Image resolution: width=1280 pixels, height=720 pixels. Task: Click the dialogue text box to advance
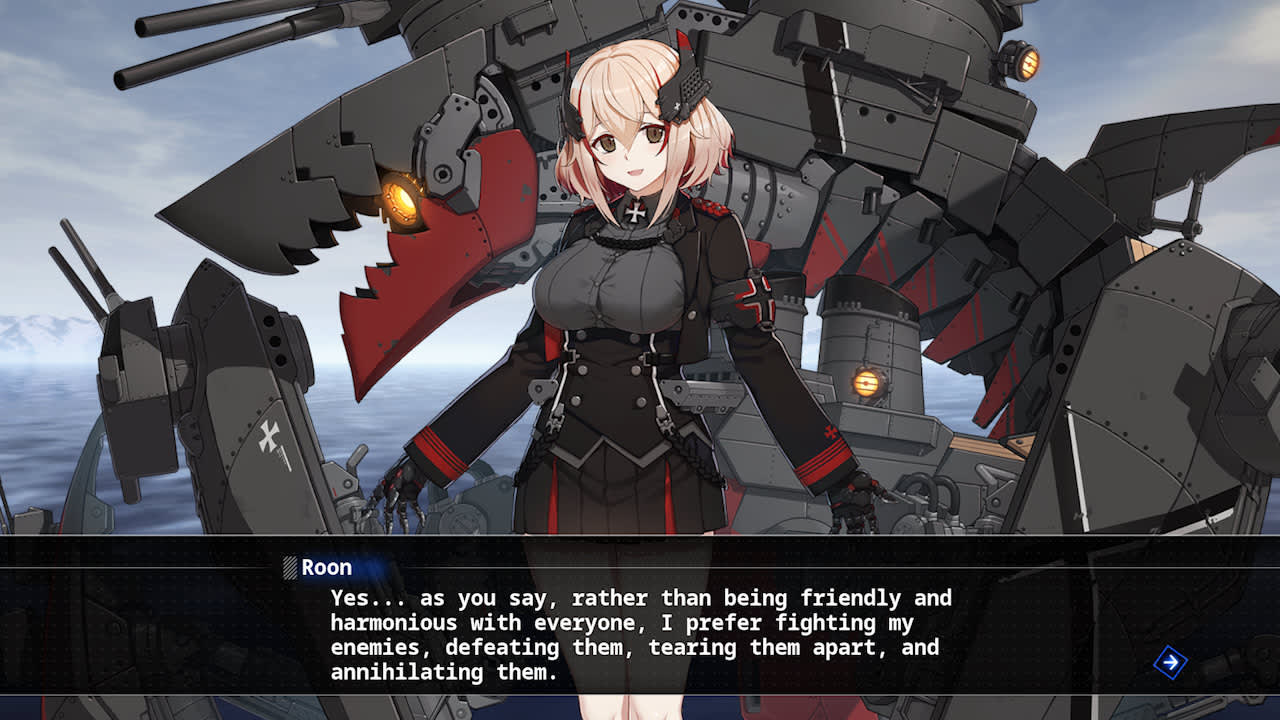coord(640,630)
